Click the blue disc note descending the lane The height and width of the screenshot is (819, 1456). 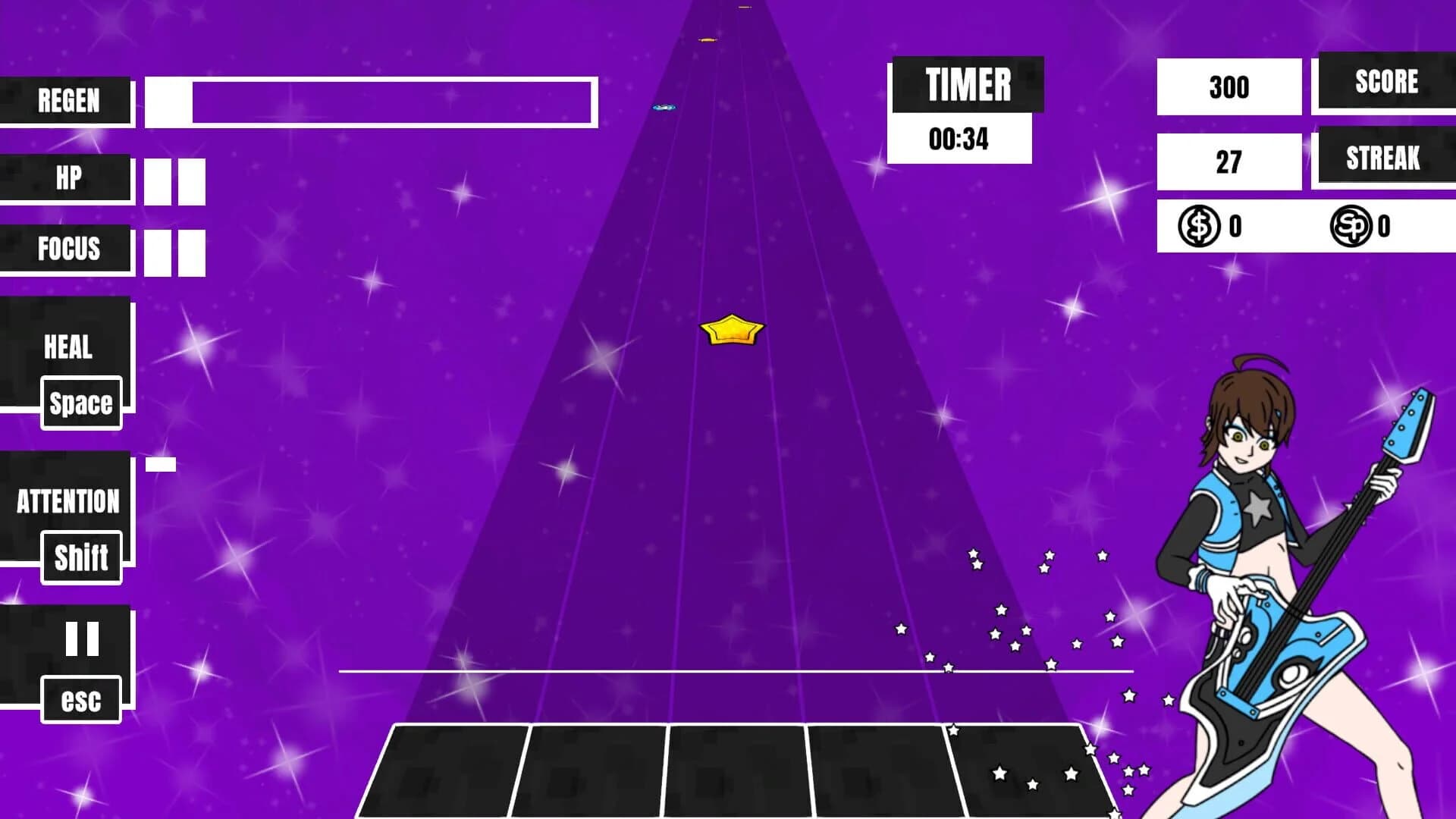click(x=664, y=108)
